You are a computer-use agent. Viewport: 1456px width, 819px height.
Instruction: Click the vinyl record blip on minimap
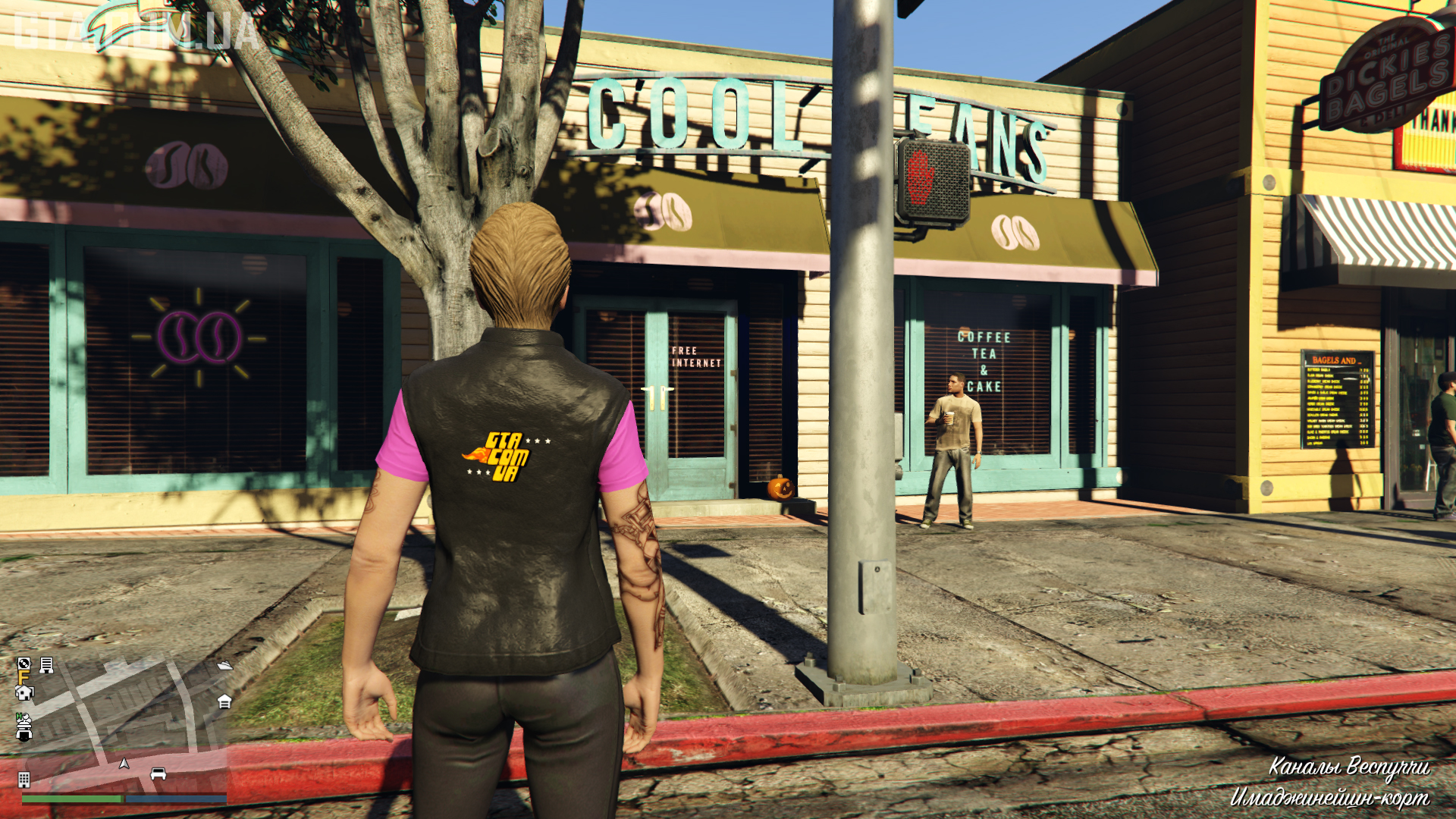24,664
